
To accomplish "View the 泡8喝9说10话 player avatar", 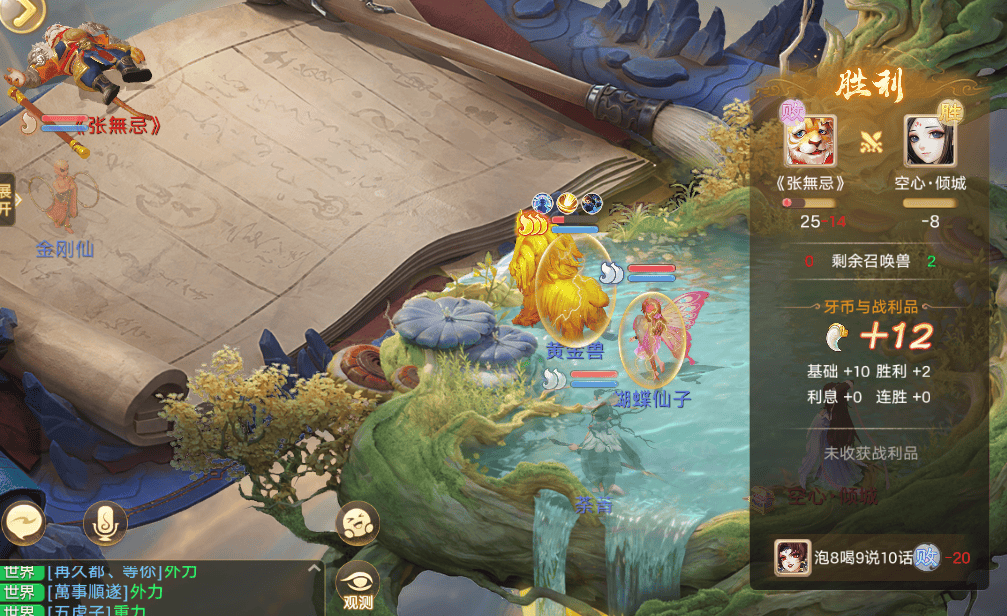I will click(792, 558).
